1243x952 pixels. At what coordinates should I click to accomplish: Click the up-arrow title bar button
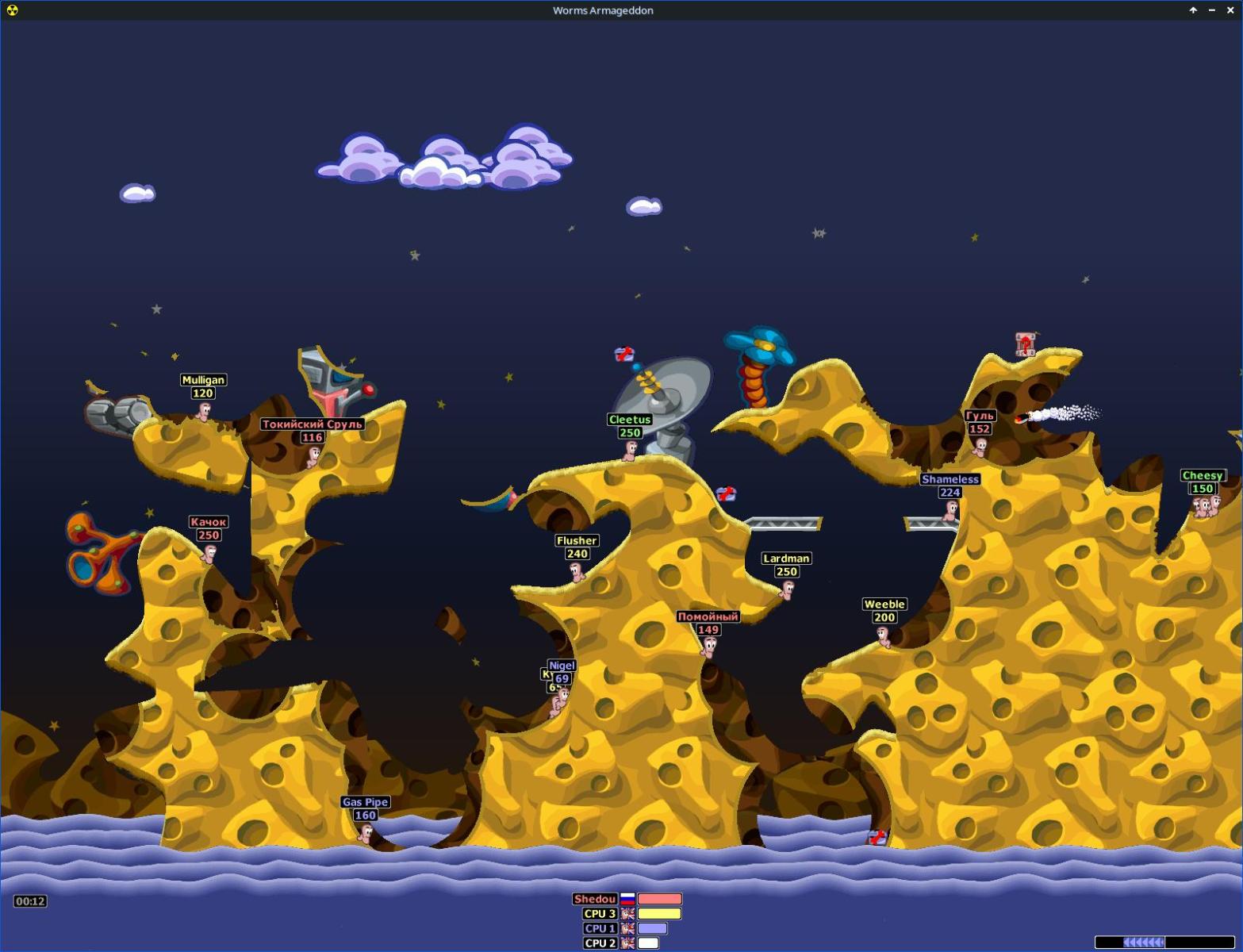(1193, 10)
